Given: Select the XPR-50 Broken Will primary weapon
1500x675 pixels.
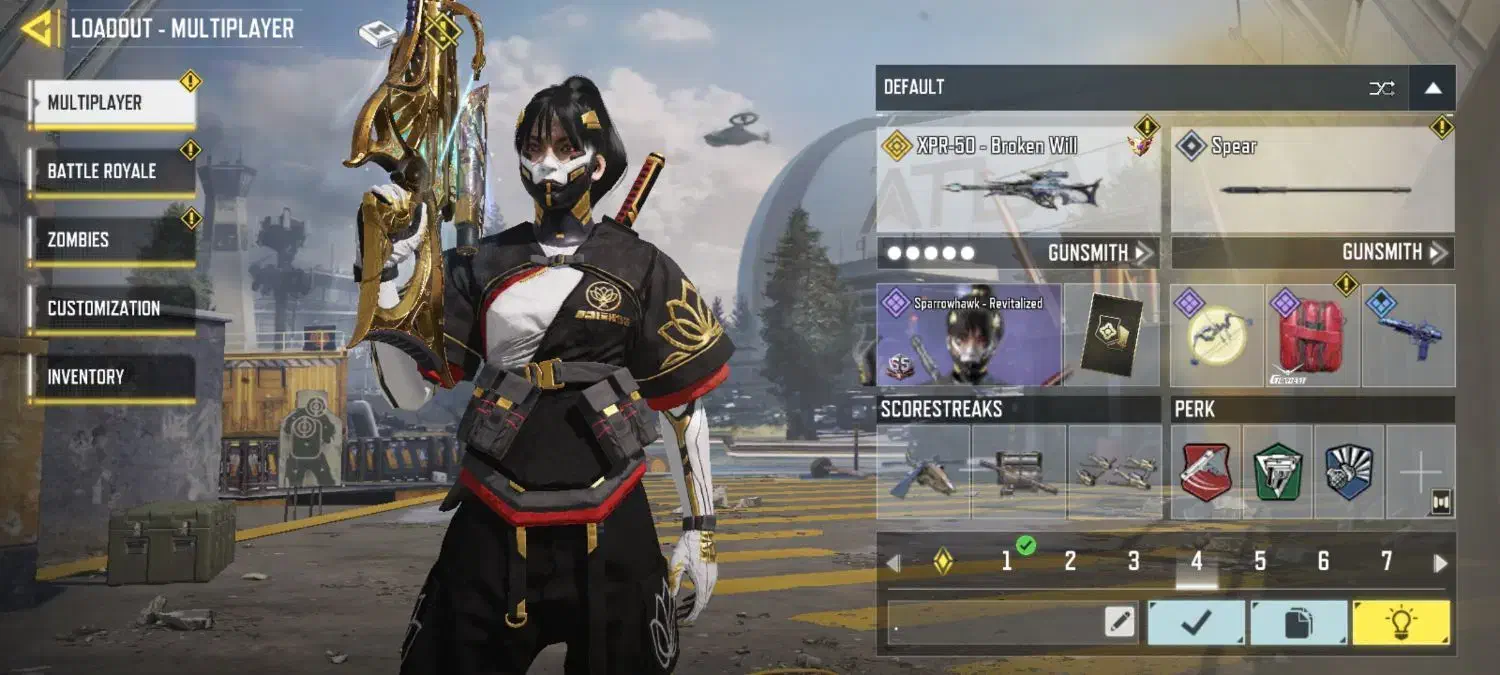Looking at the screenshot, I should pos(1018,181).
